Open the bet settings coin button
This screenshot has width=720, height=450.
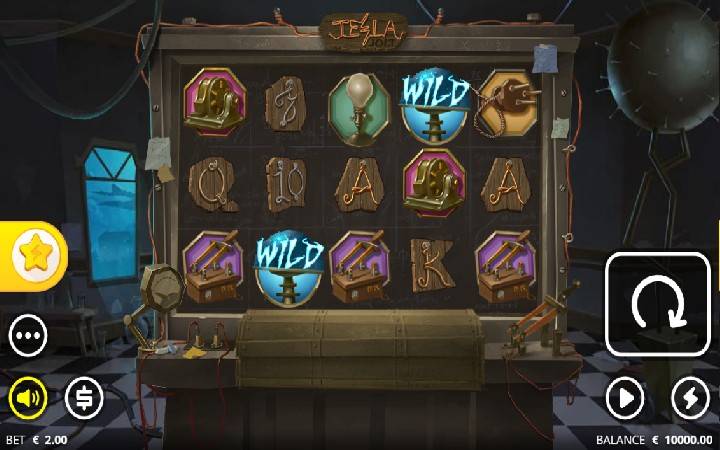[x=84, y=399]
